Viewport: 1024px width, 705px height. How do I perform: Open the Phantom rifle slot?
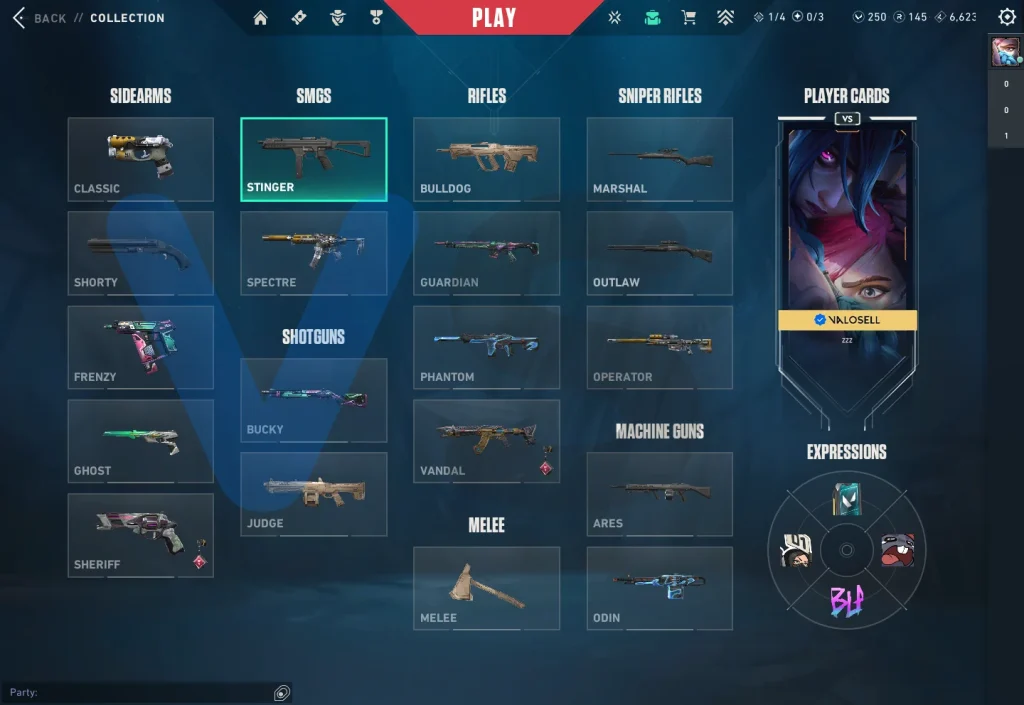pyautogui.click(x=486, y=347)
